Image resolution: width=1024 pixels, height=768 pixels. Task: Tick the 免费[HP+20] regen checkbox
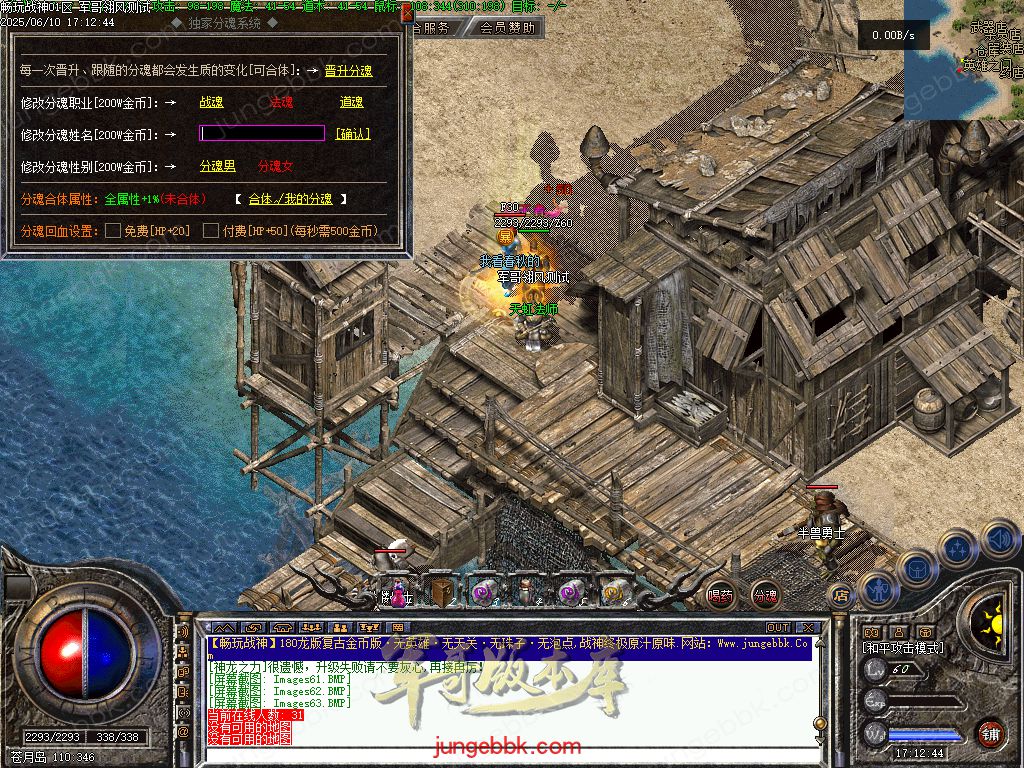pos(113,231)
